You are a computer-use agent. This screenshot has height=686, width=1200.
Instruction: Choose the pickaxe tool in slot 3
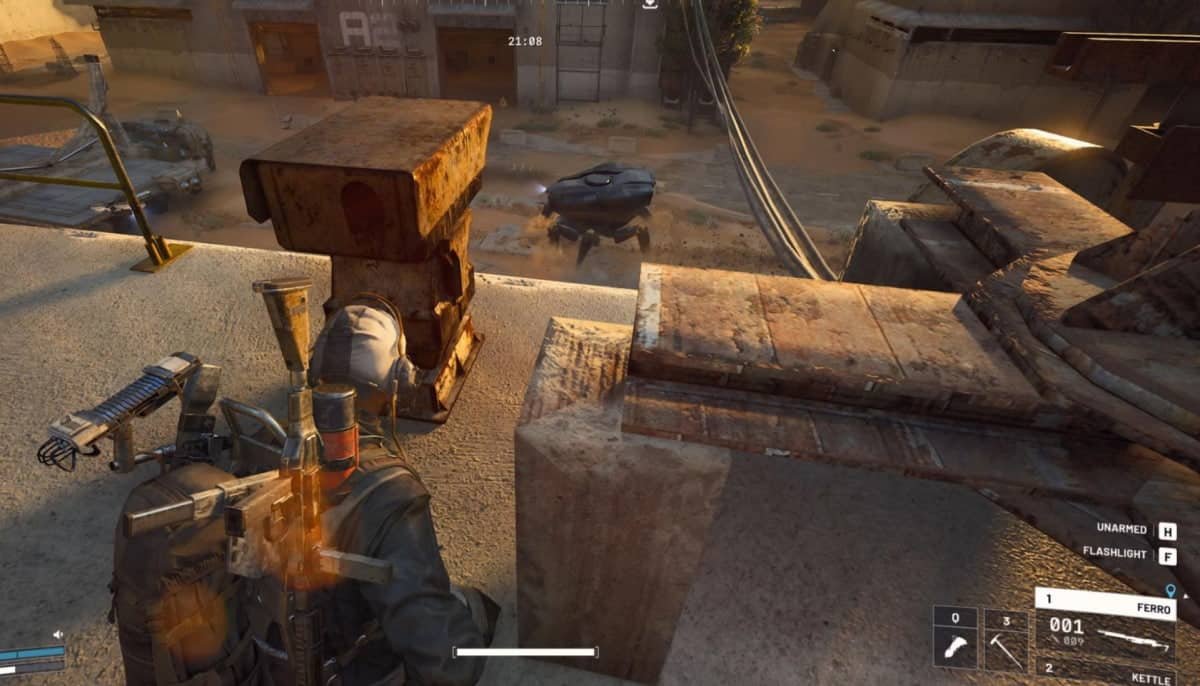coord(1005,639)
